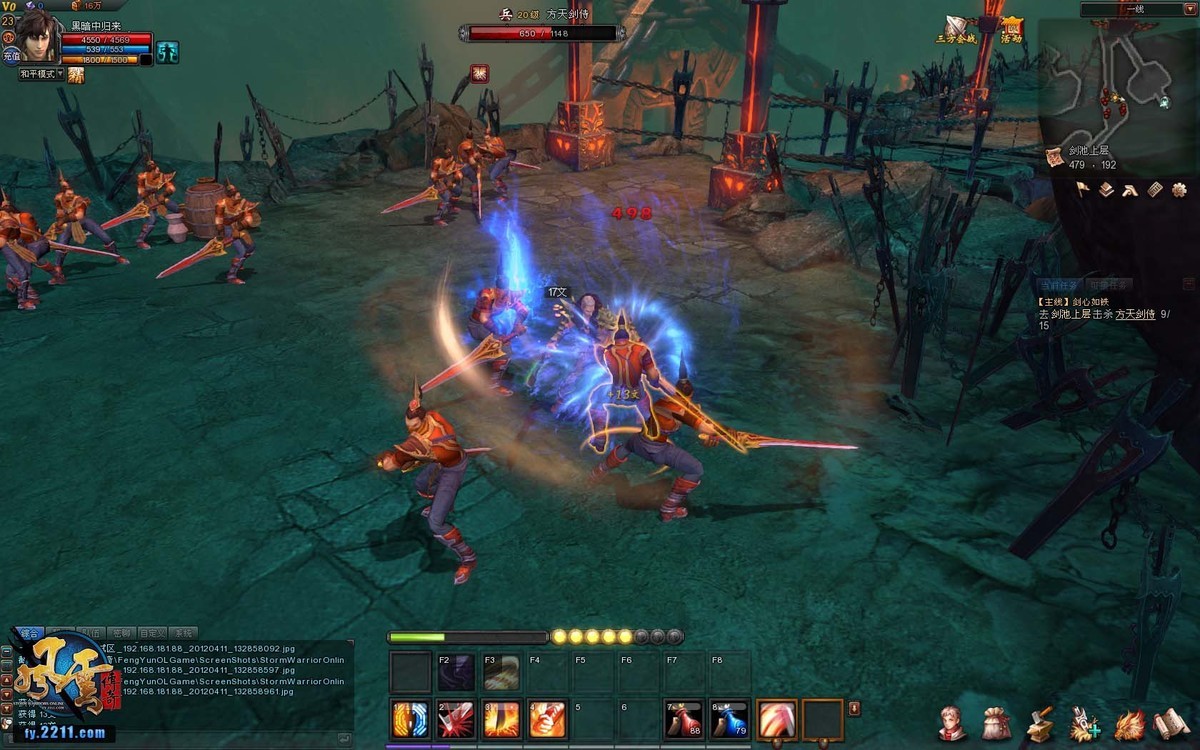Open the world map scroll icon
The height and width of the screenshot is (750, 1200).
point(1054,157)
